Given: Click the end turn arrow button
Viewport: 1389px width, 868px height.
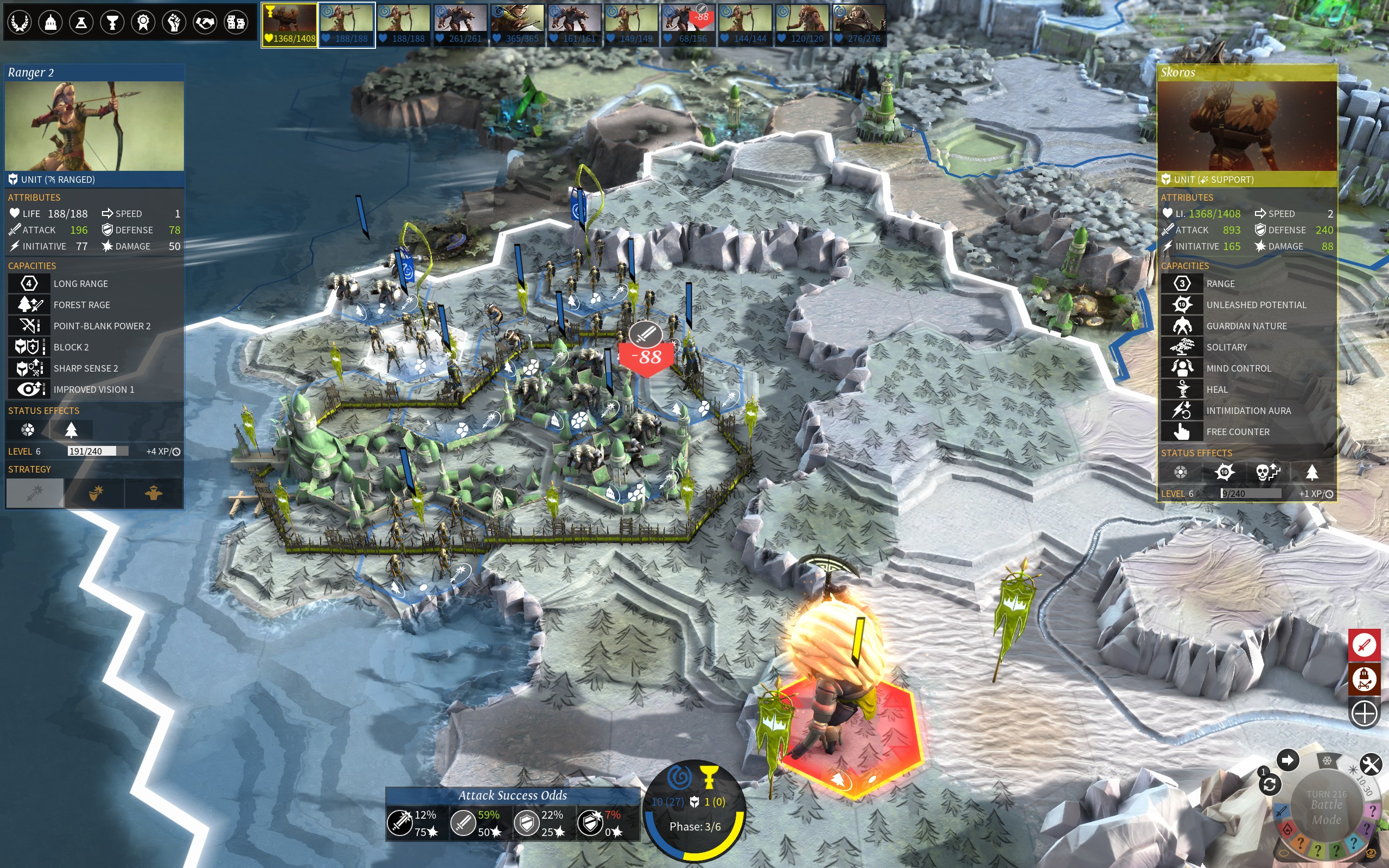Looking at the screenshot, I should point(1288,761).
